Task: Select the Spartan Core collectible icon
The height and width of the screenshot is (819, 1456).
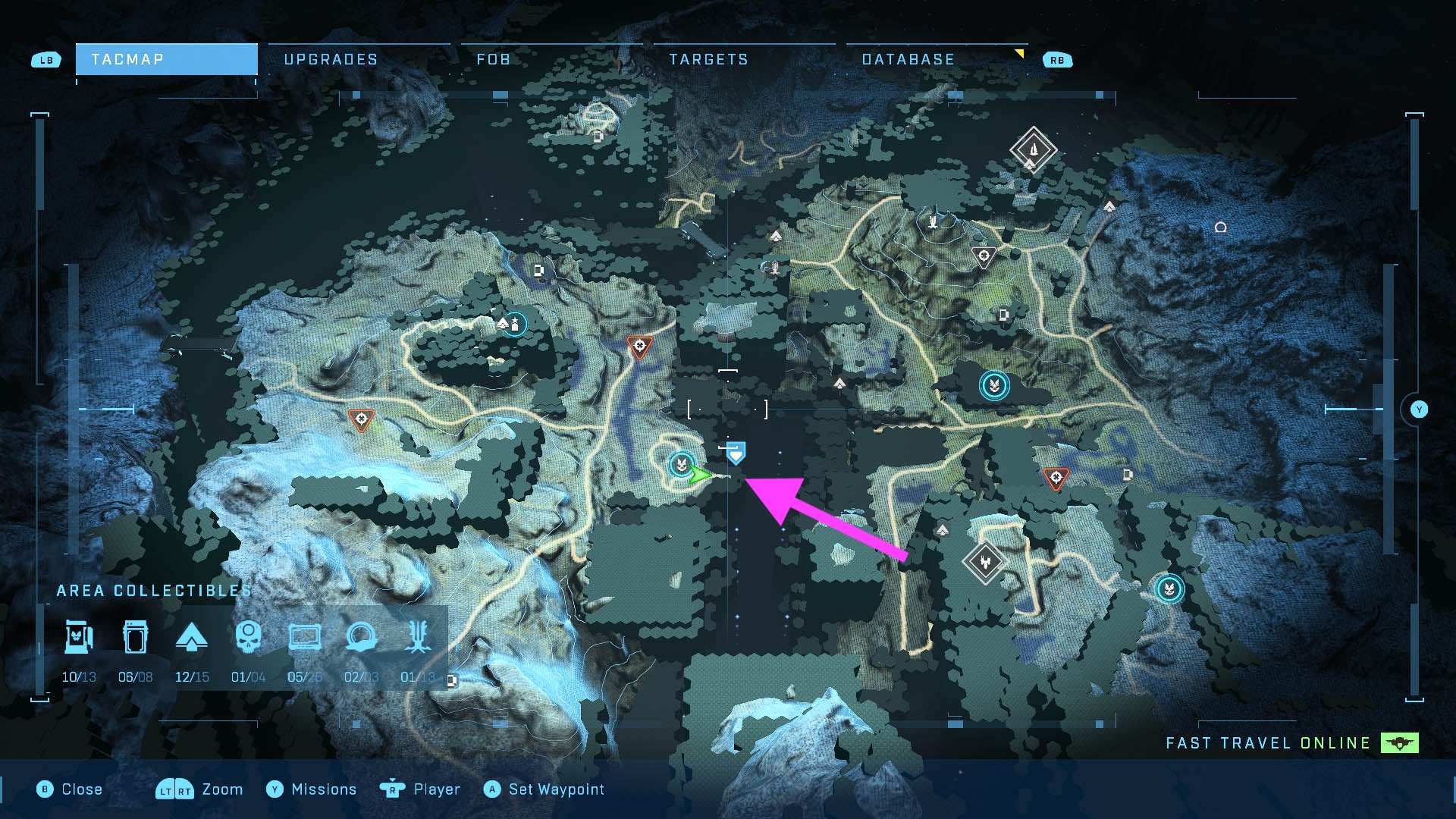Action: pos(78,639)
